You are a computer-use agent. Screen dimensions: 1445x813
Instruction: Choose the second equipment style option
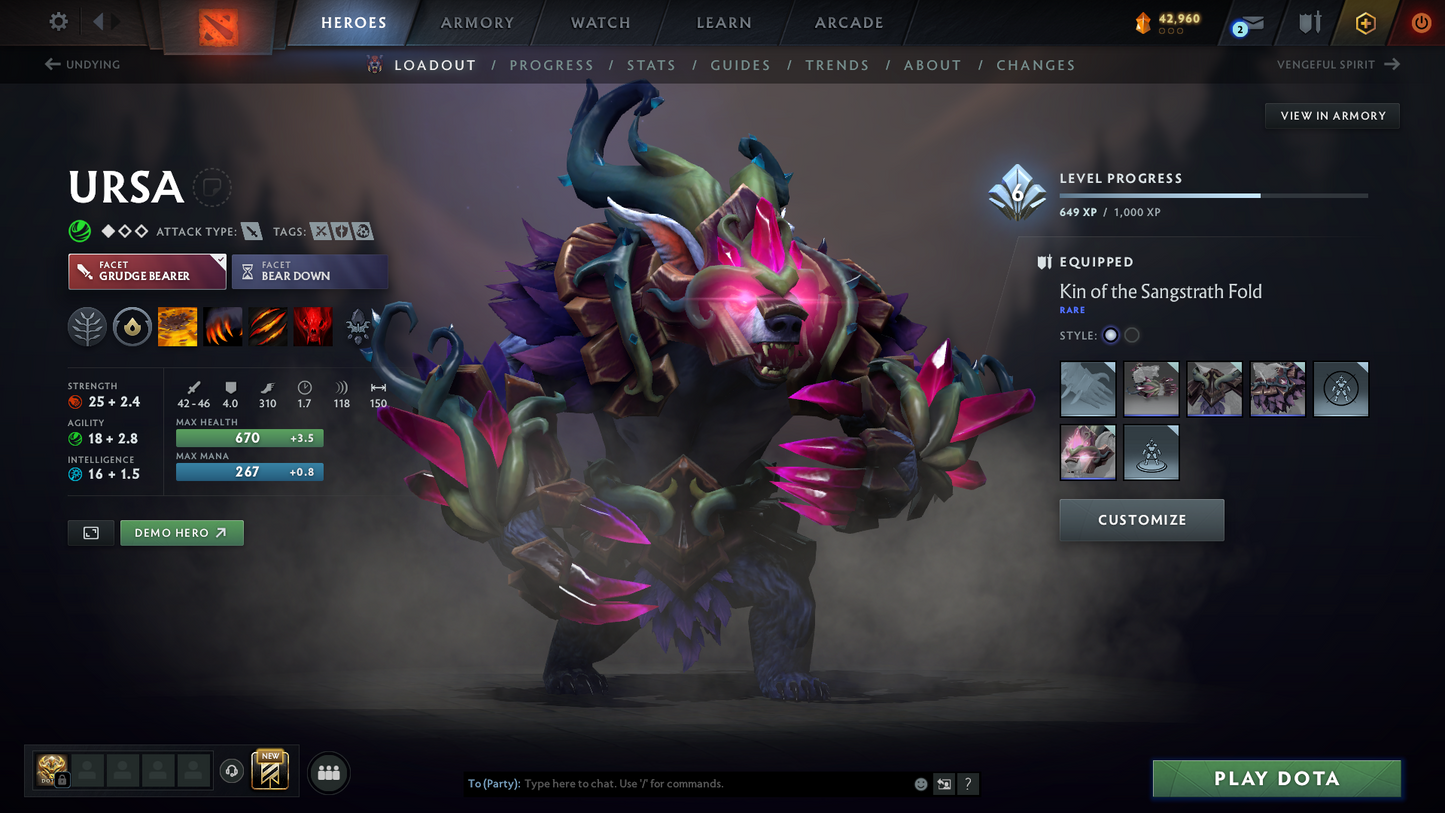coord(1132,336)
